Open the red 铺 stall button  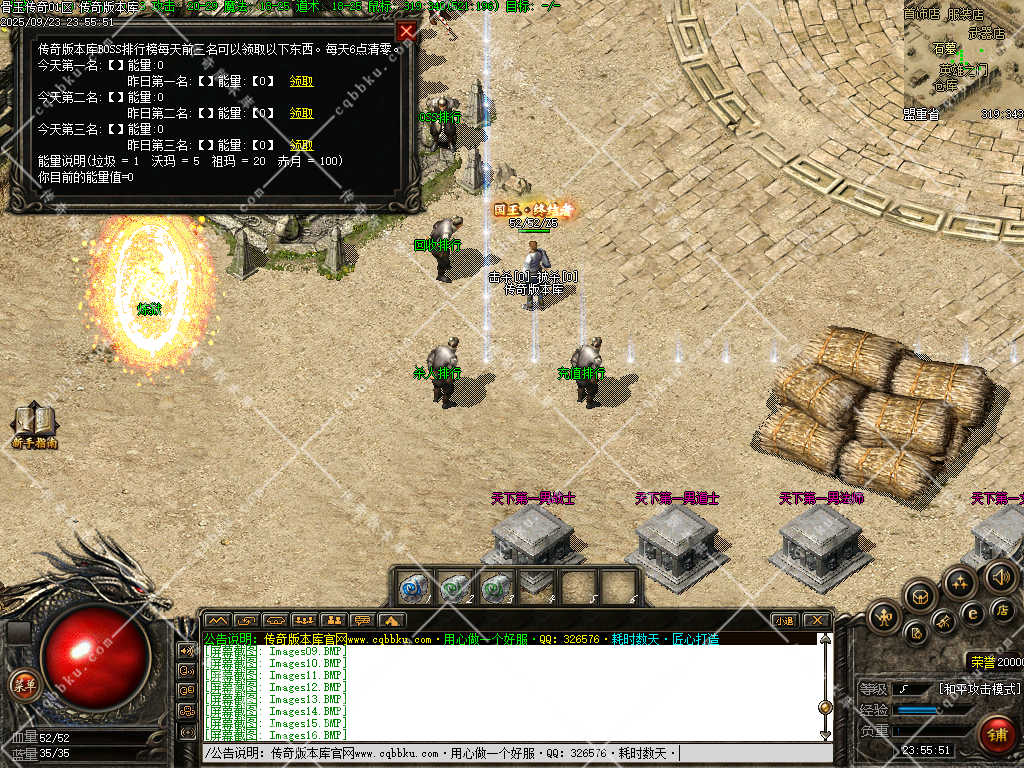click(x=996, y=734)
